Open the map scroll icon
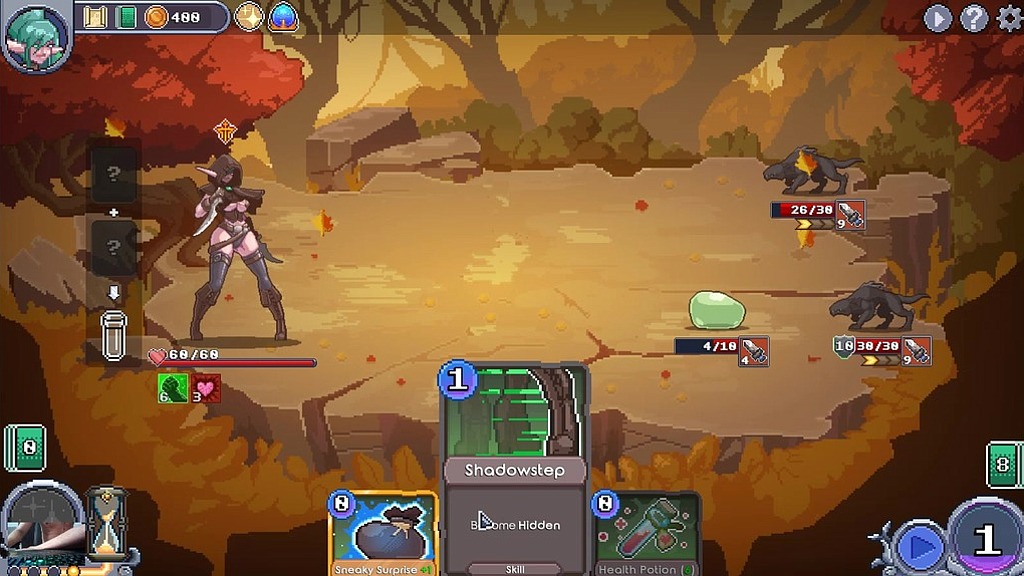The width and height of the screenshot is (1024, 576). coord(96,17)
